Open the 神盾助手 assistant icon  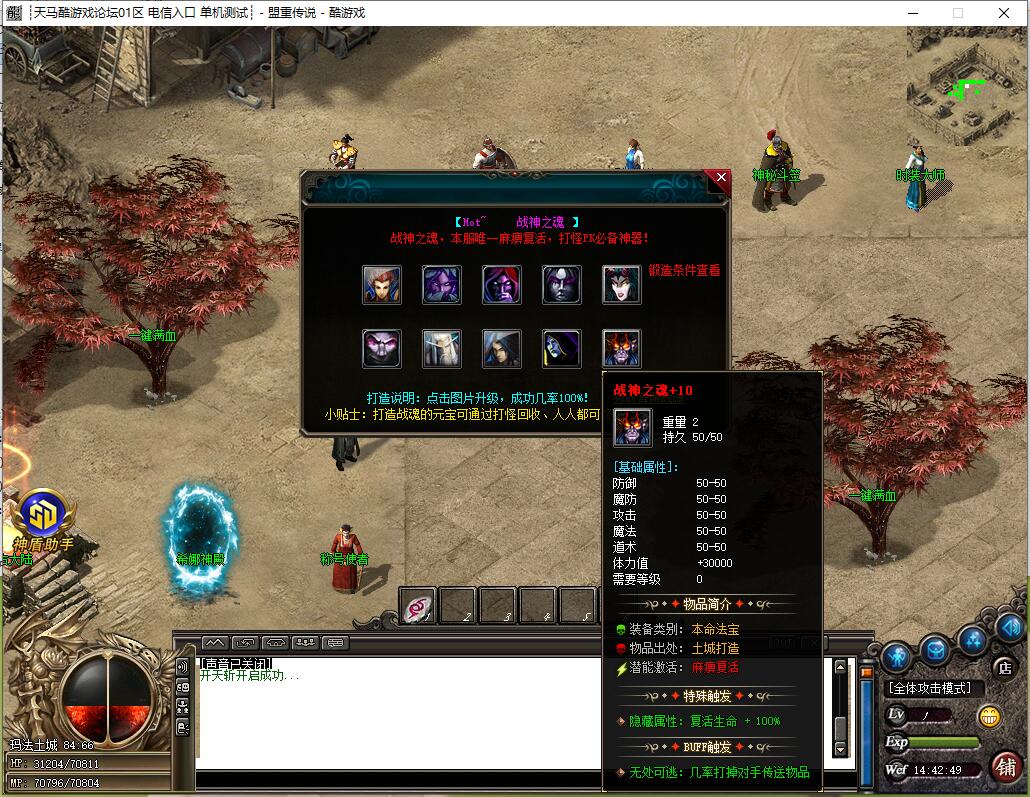click(x=42, y=515)
